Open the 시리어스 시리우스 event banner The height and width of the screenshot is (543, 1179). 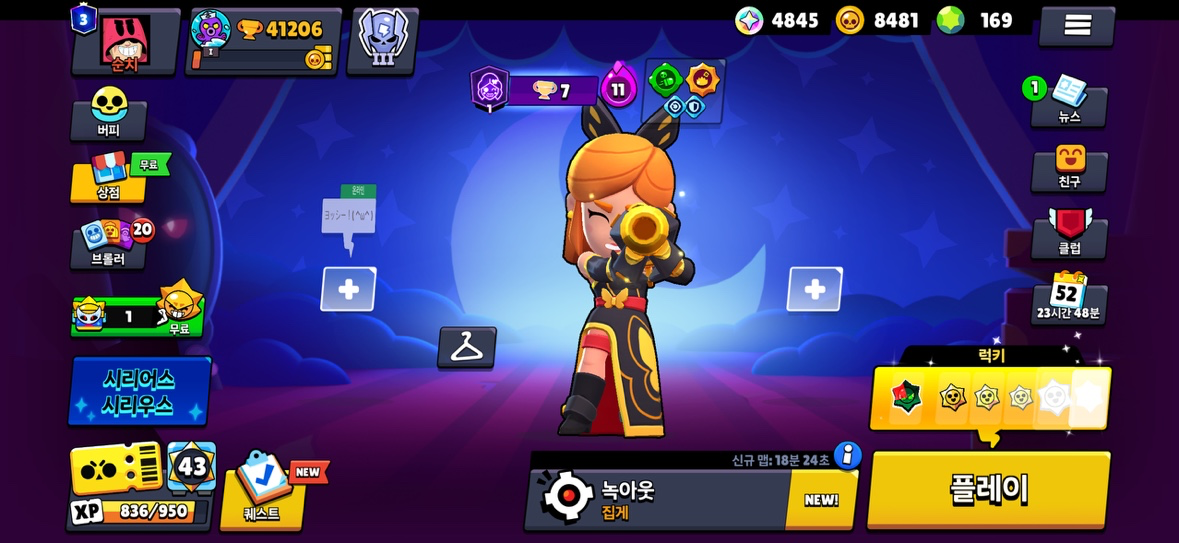point(139,391)
